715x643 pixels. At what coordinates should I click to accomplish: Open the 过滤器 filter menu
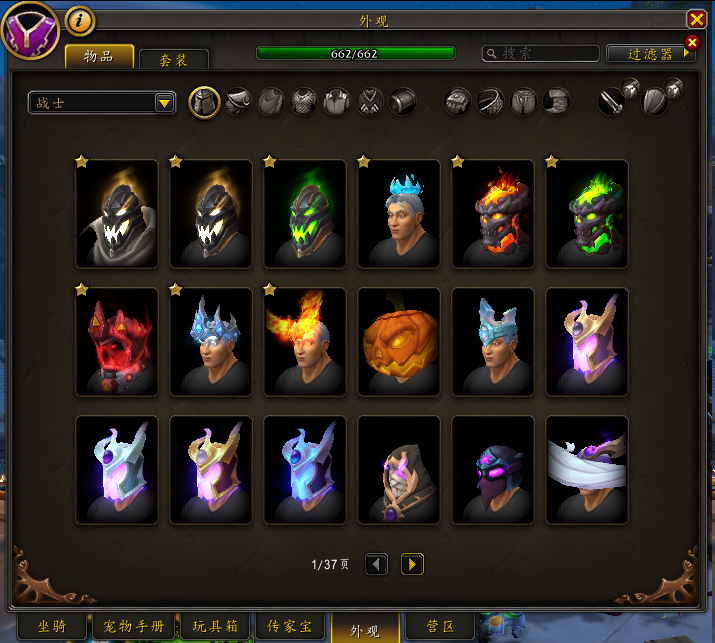click(650, 54)
